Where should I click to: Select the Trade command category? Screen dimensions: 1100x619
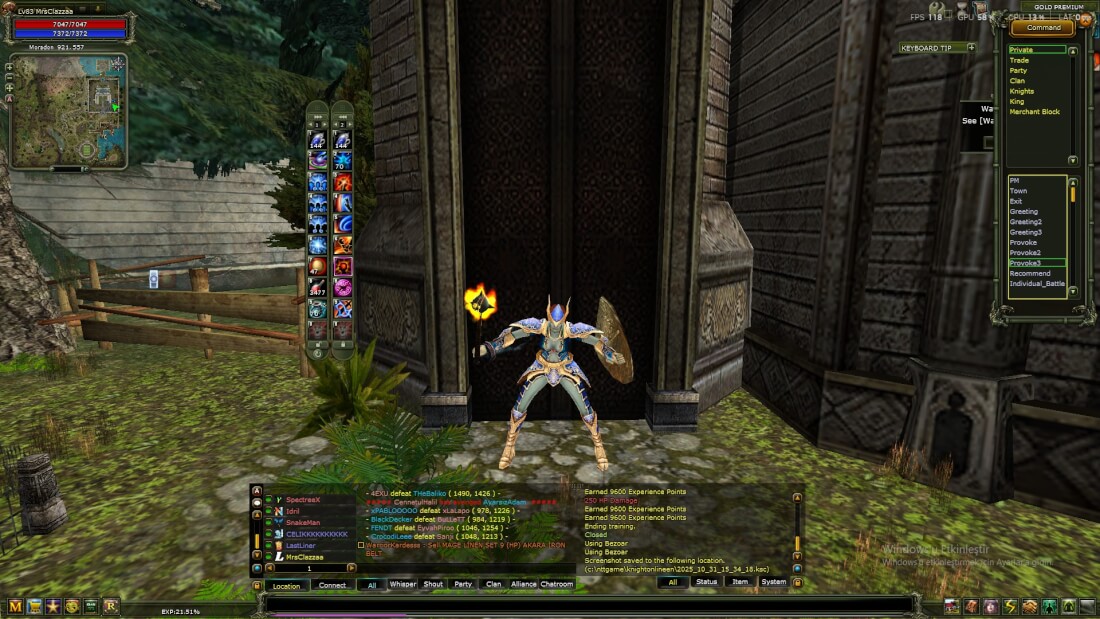(1019, 60)
